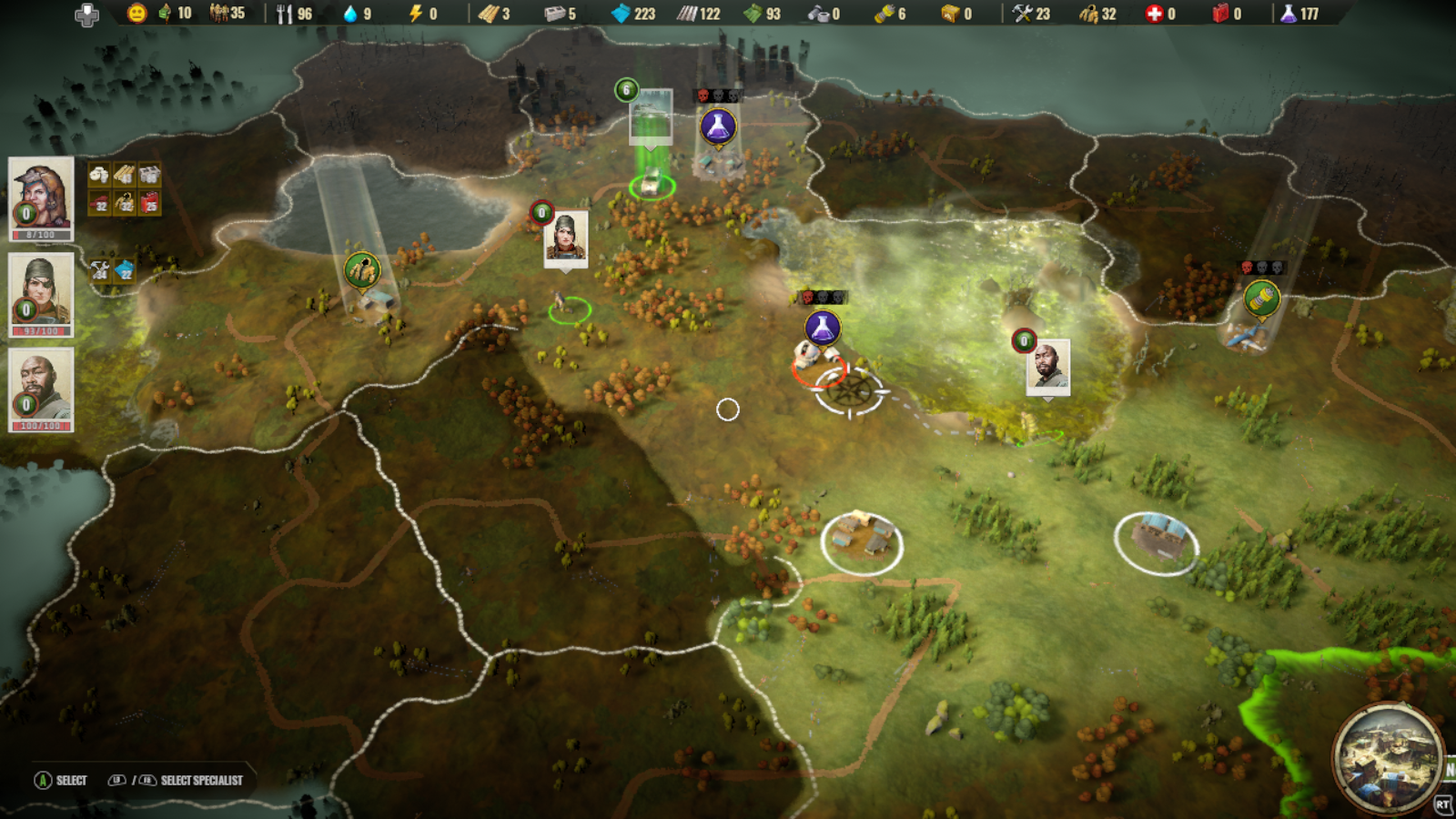Click the gas mask marker in the yellow circle
The height and width of the screenshot is (819, 1456).
tap(359, 268)
